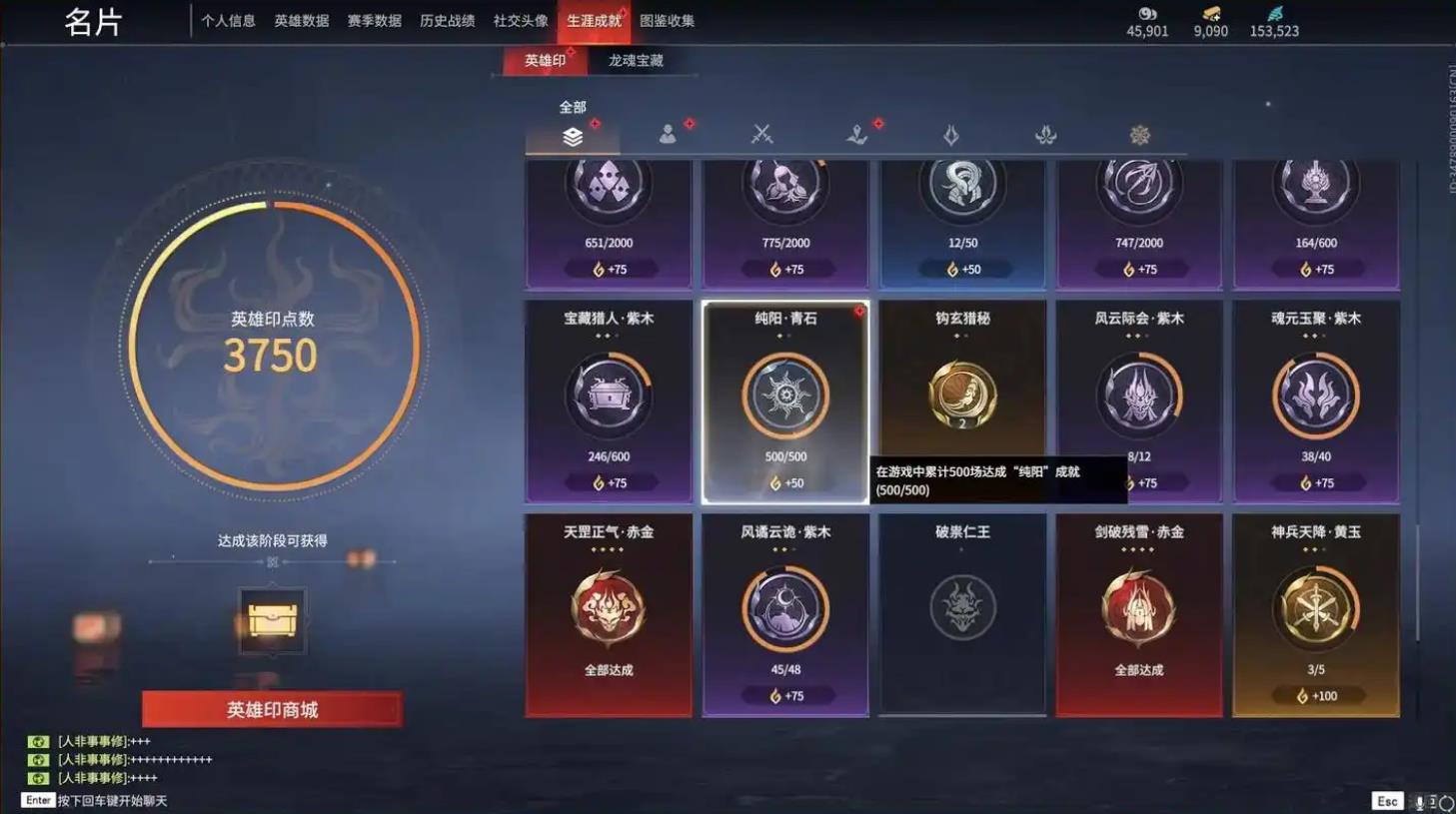Select the layers-style '全部' category filter icon
The height and width of the screenshot is (814, 1456).
[x=571, y=137]
